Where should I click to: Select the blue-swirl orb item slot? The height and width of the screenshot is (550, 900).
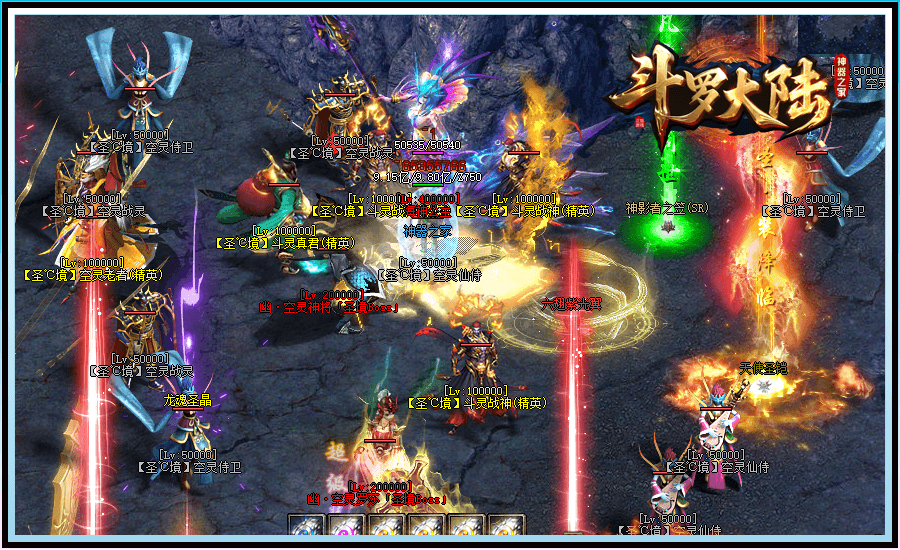(307, 526)
